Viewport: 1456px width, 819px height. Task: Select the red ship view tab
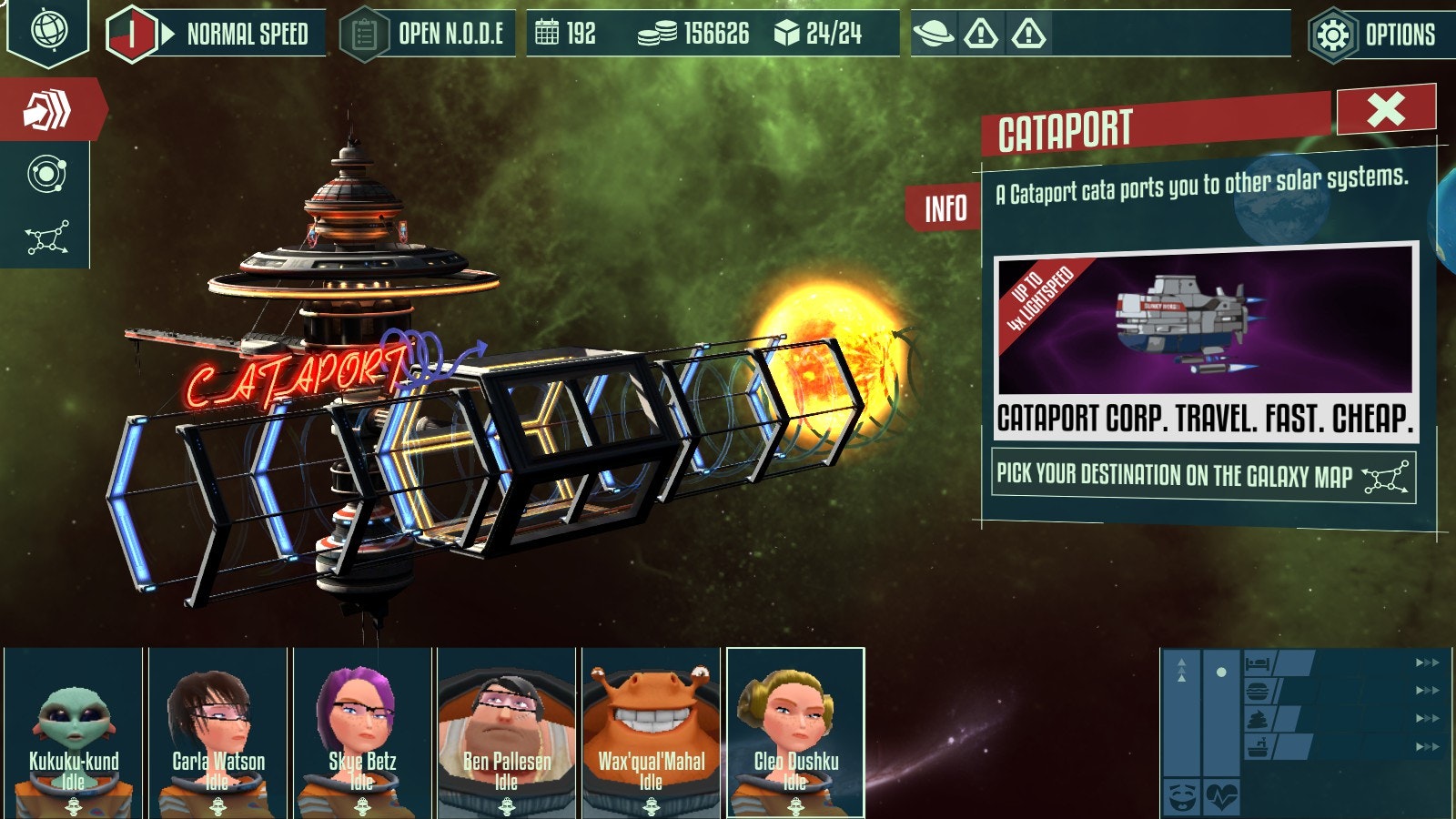click(x=47, y=110)
